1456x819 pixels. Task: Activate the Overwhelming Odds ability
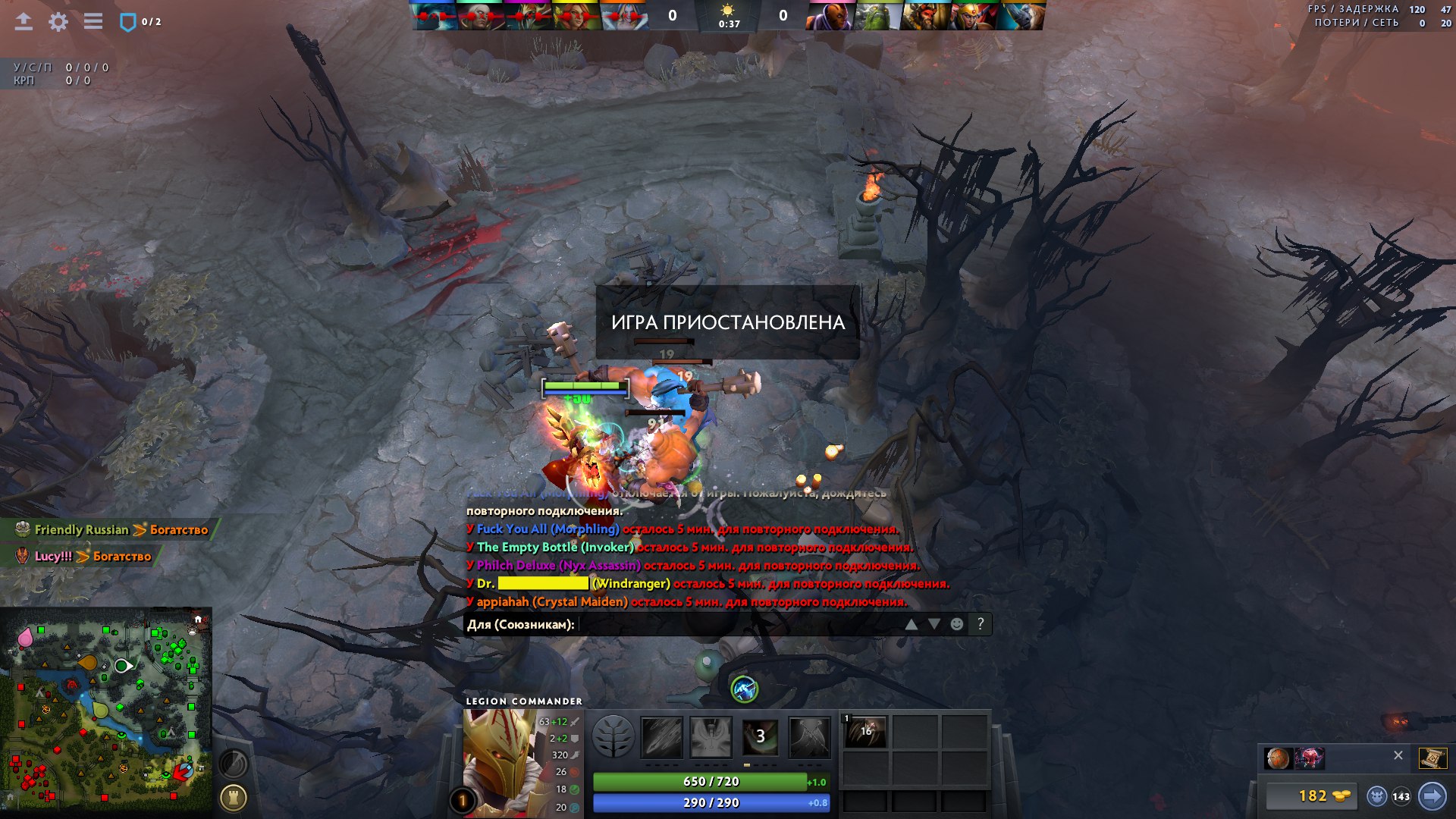662,737
